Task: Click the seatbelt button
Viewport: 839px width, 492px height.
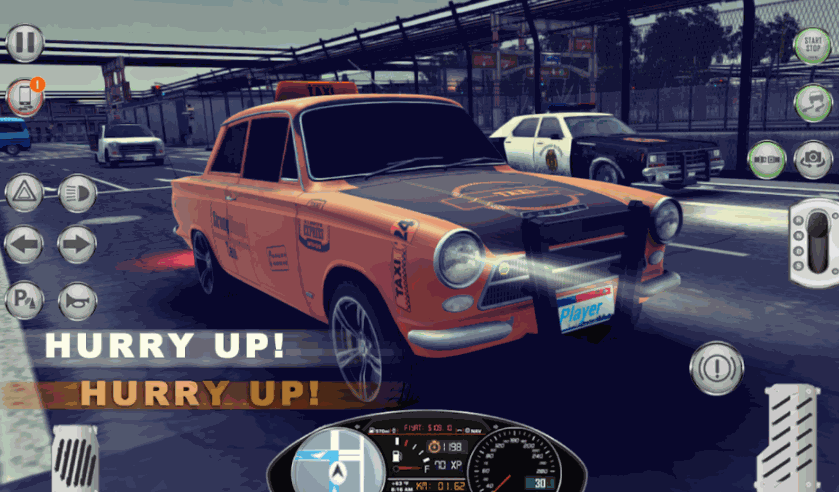Action: pos(767,160)
